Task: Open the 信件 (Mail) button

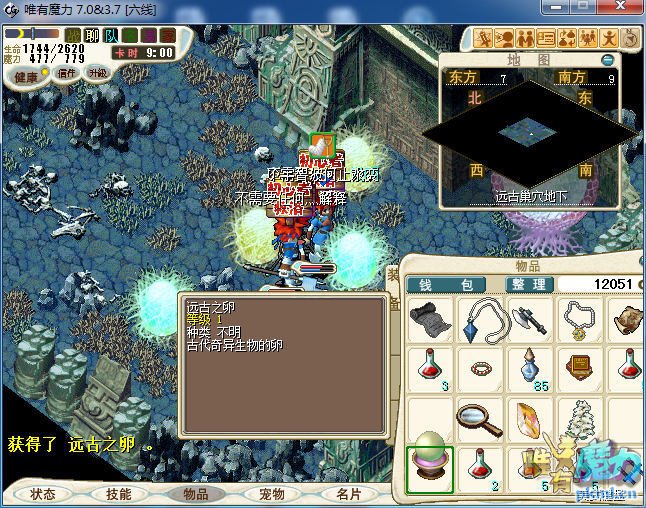Action: pos(67,74)
